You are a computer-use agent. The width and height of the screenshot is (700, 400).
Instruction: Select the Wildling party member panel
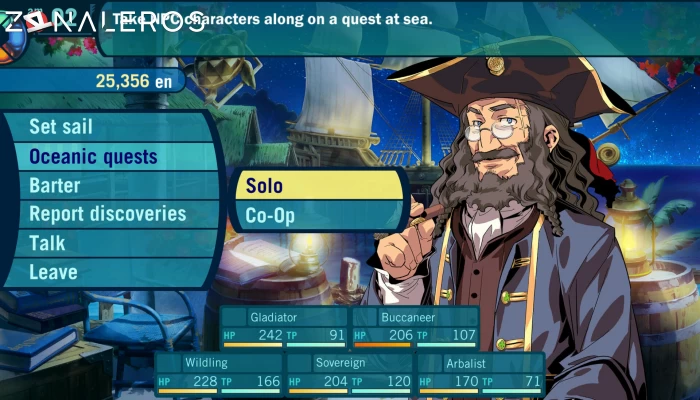click(x=218, y=372)
